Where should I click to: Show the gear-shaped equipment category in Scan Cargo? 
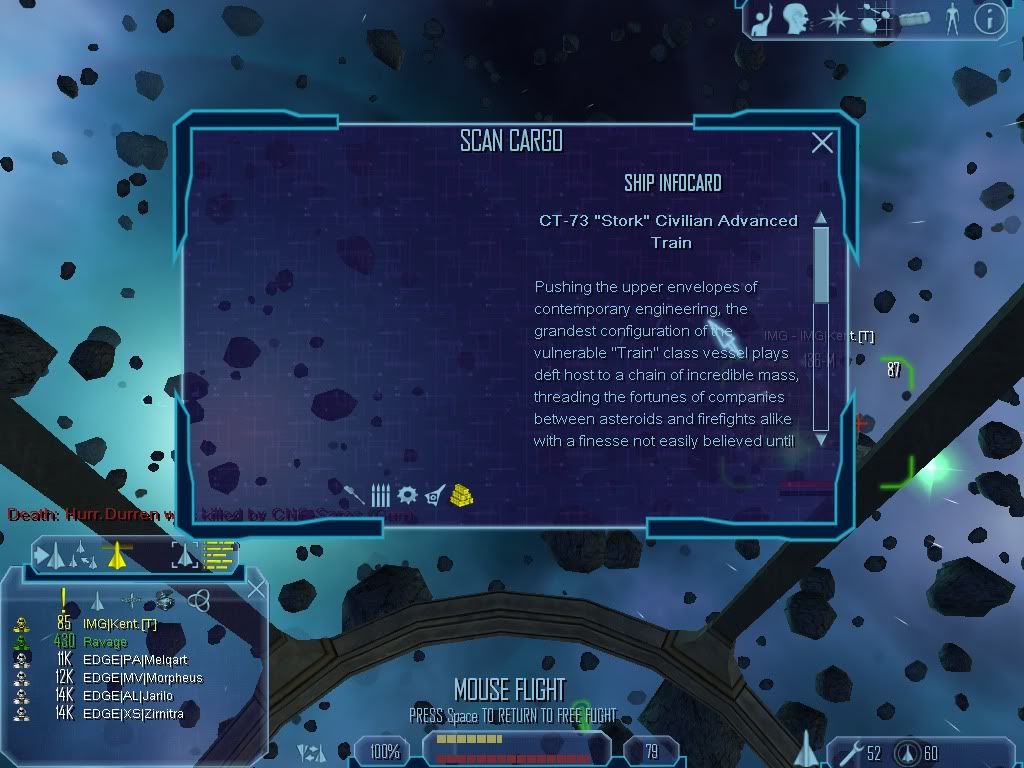[x=406, y=494]
